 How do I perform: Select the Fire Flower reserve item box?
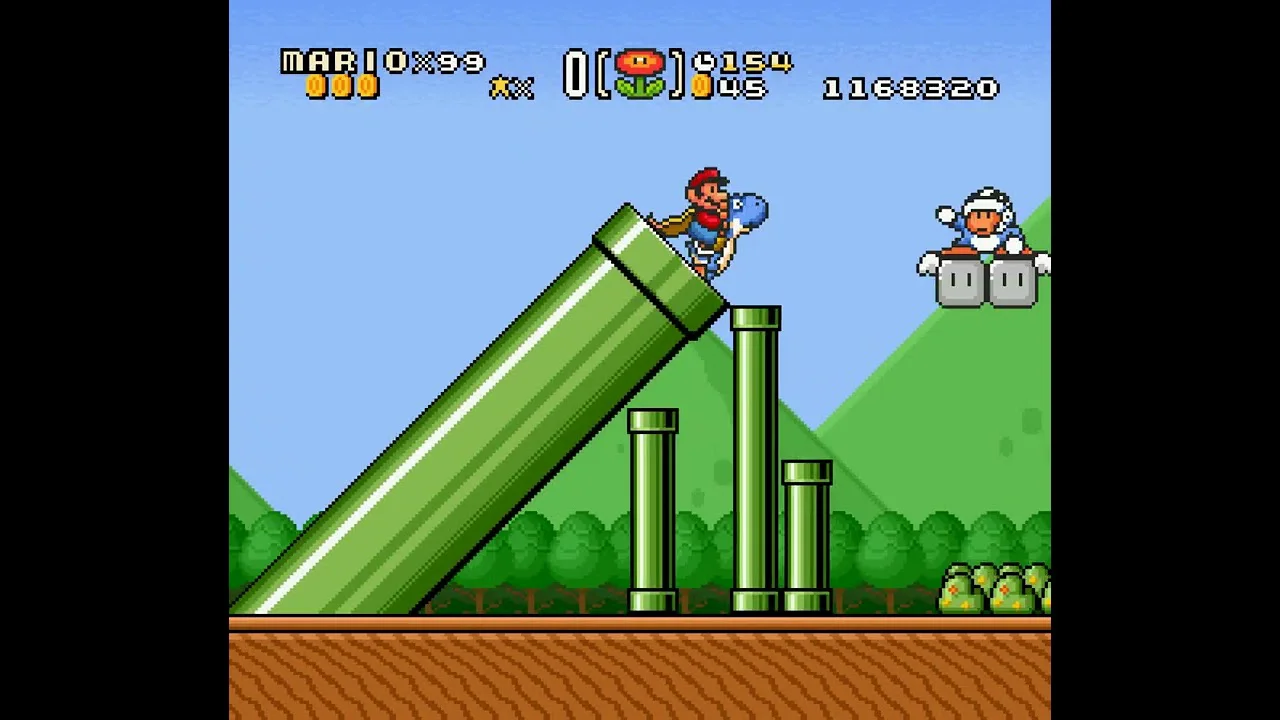[x=640, y=75]
